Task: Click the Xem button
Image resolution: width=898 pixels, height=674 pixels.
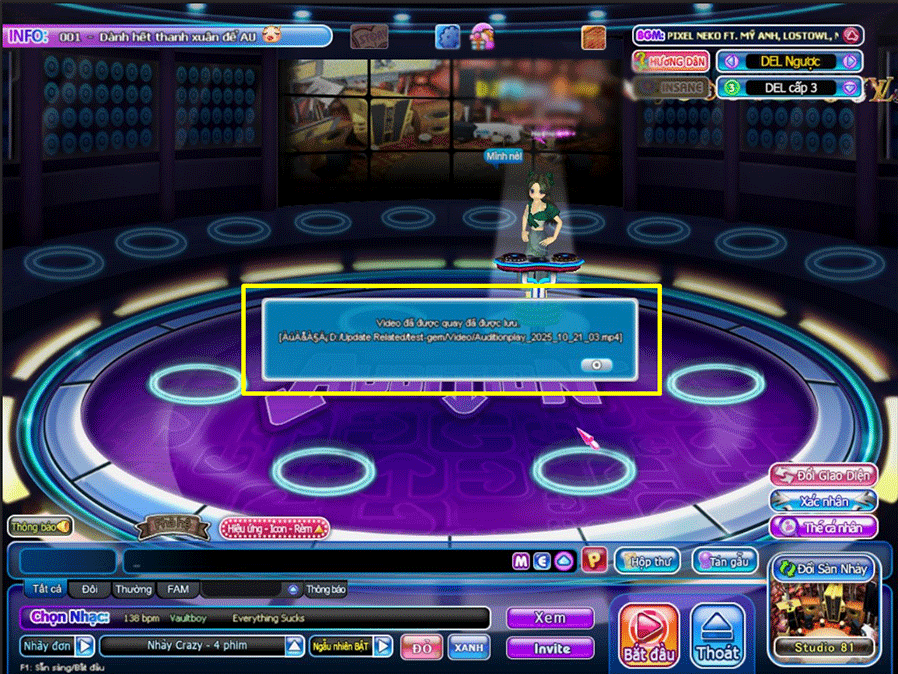Action: point(549,618)
